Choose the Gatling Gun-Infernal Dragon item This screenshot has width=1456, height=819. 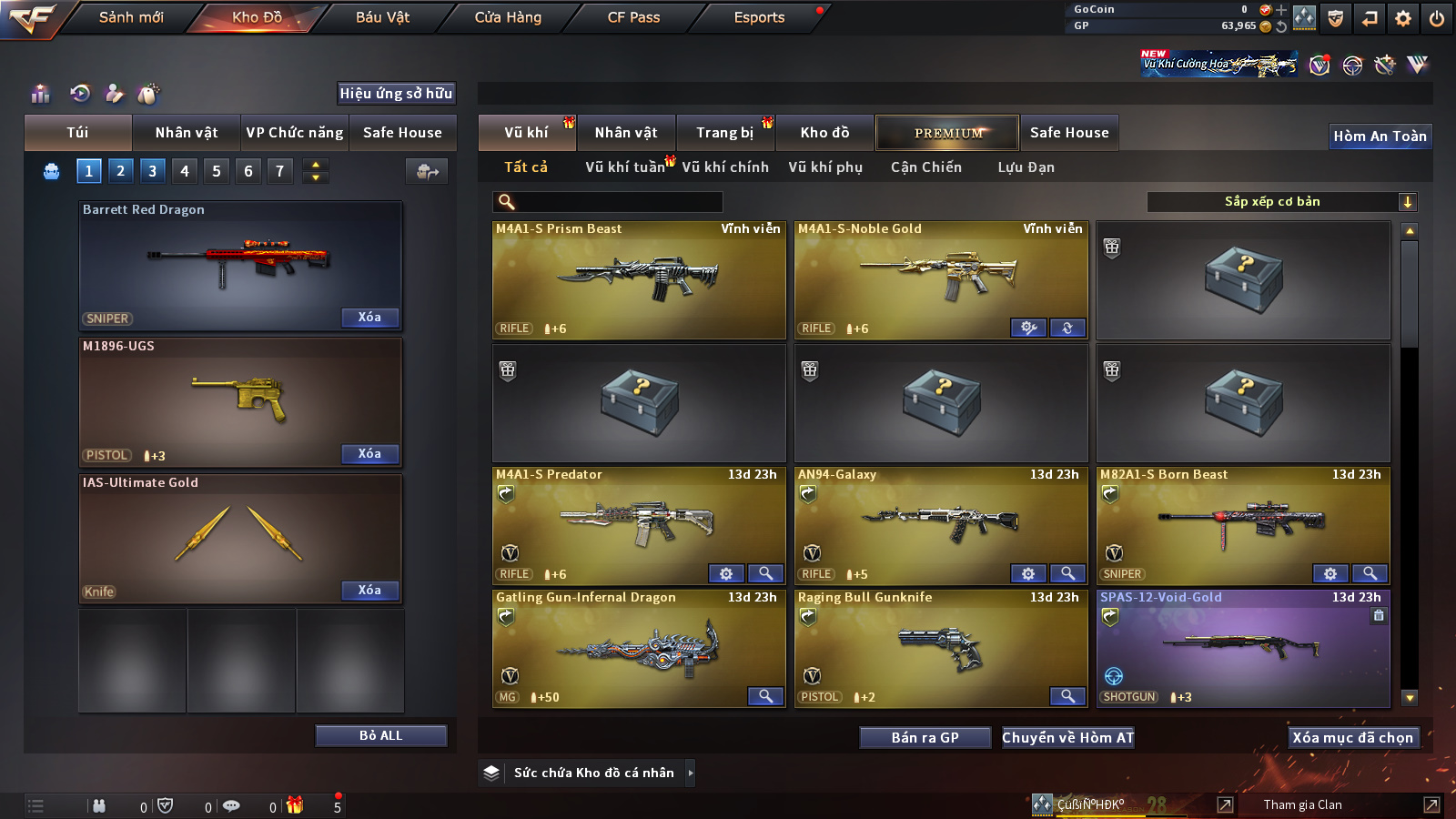coord(639,649)
